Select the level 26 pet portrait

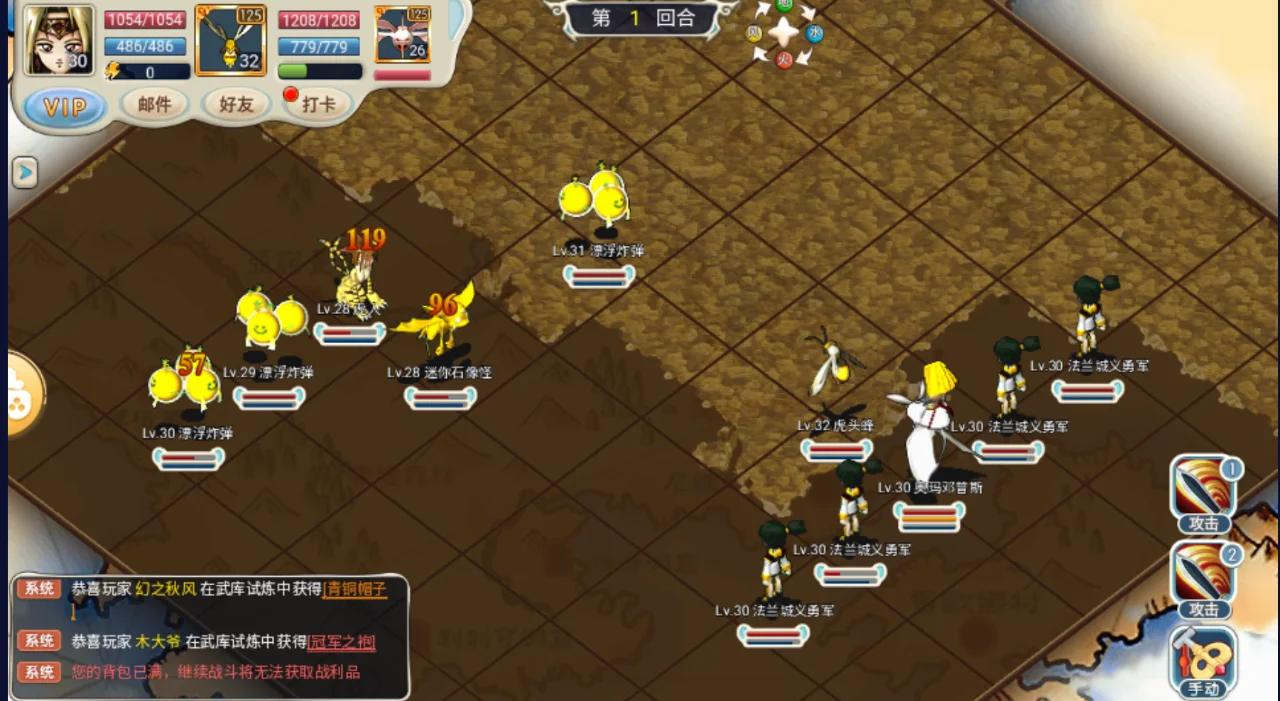(402, 36)
